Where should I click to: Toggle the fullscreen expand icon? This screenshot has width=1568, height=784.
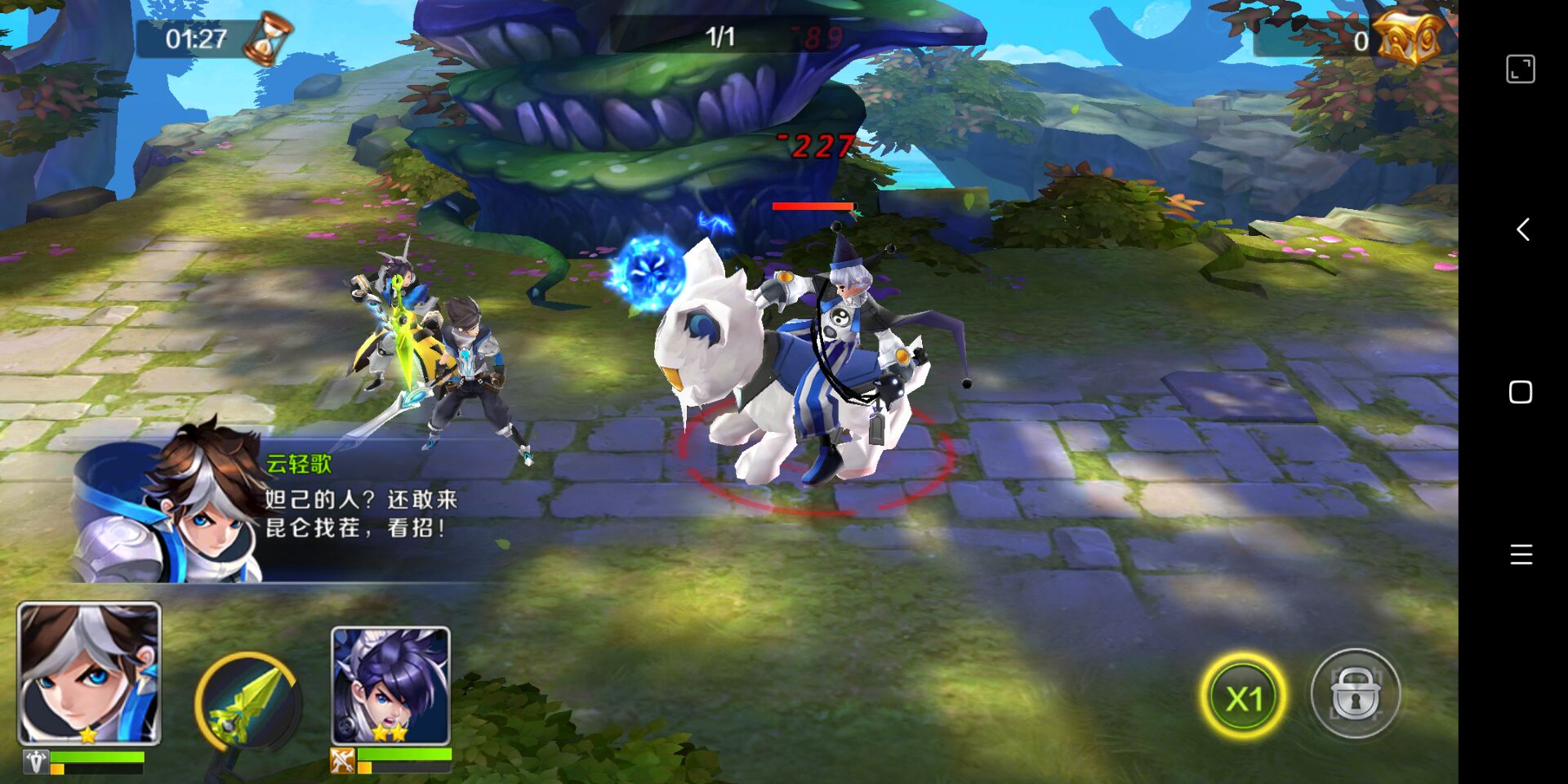[x=1521, y=69]
